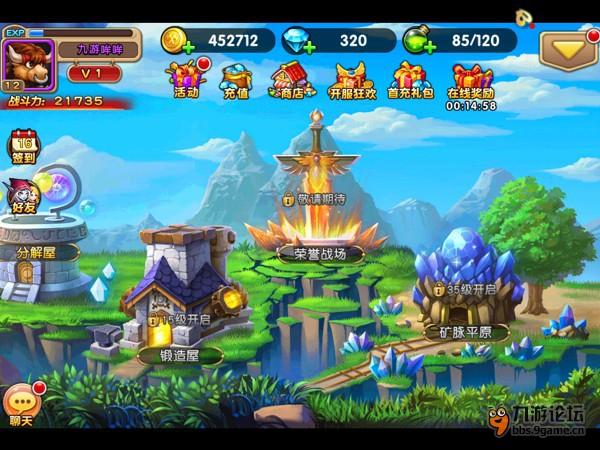Open the 活动 events menu

186,79
